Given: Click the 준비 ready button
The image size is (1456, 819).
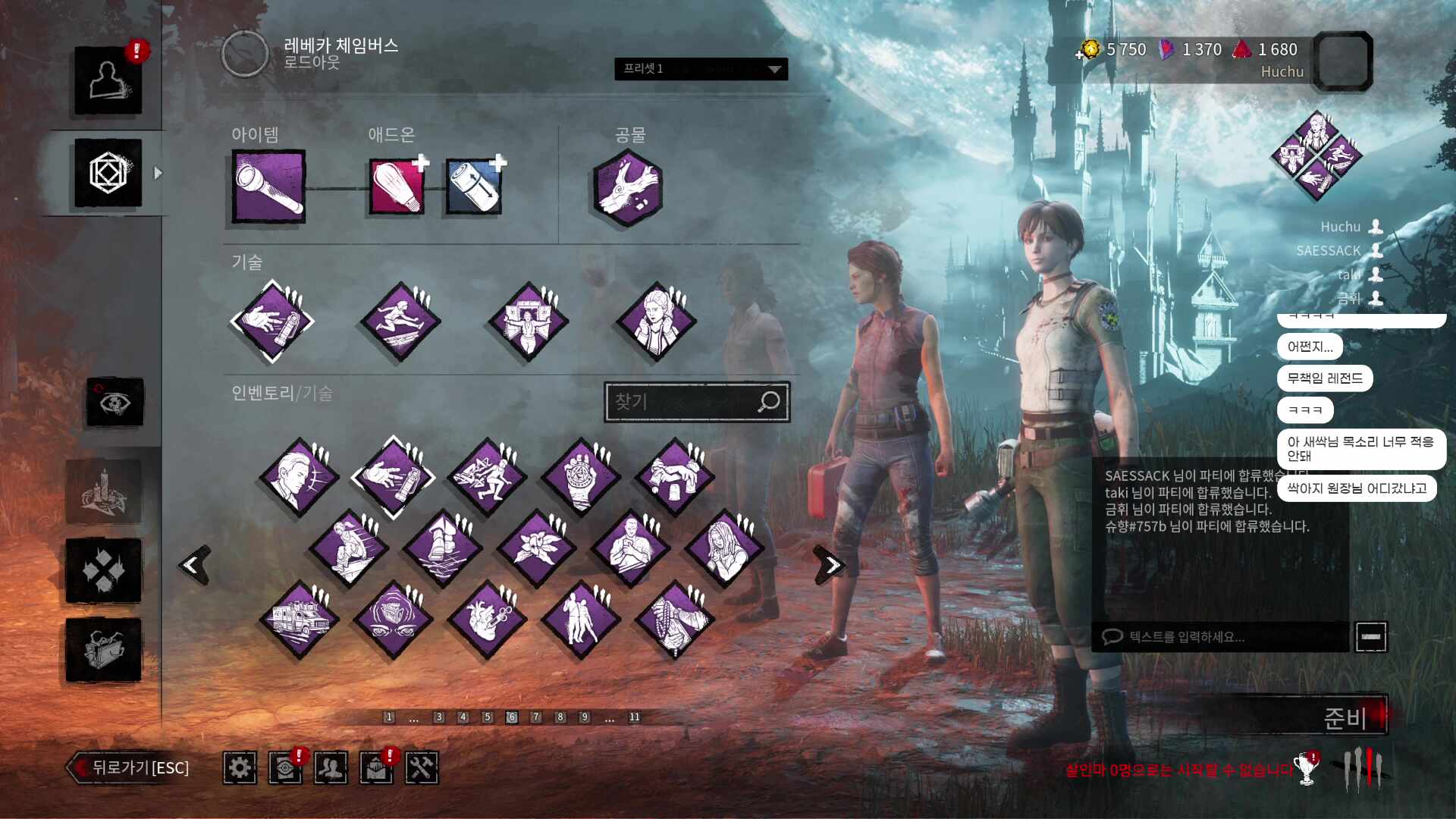Looking at the screenshot, I should pyautogui.click(x=1343, y=717).
